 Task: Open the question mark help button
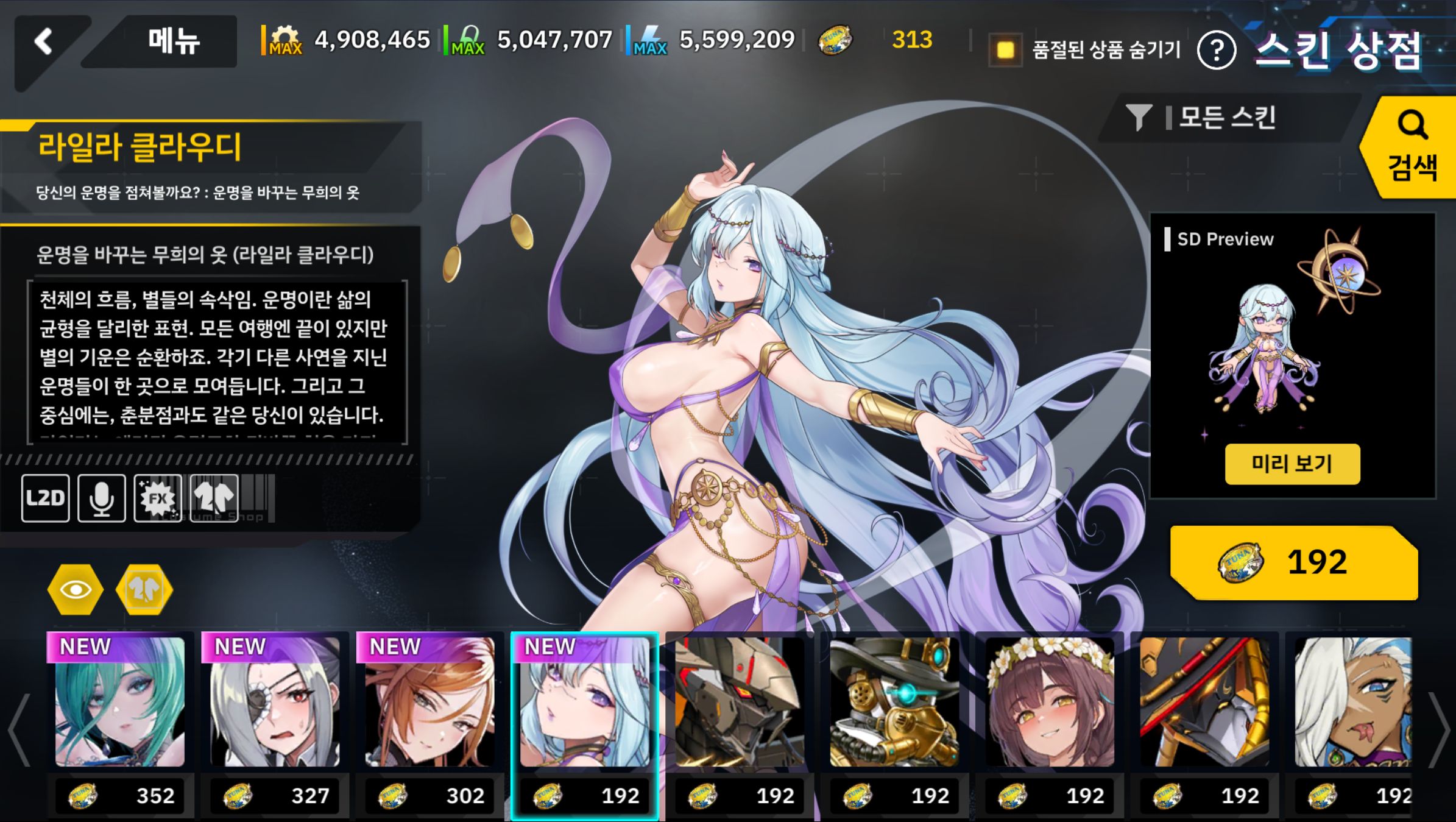(1216, 51)
